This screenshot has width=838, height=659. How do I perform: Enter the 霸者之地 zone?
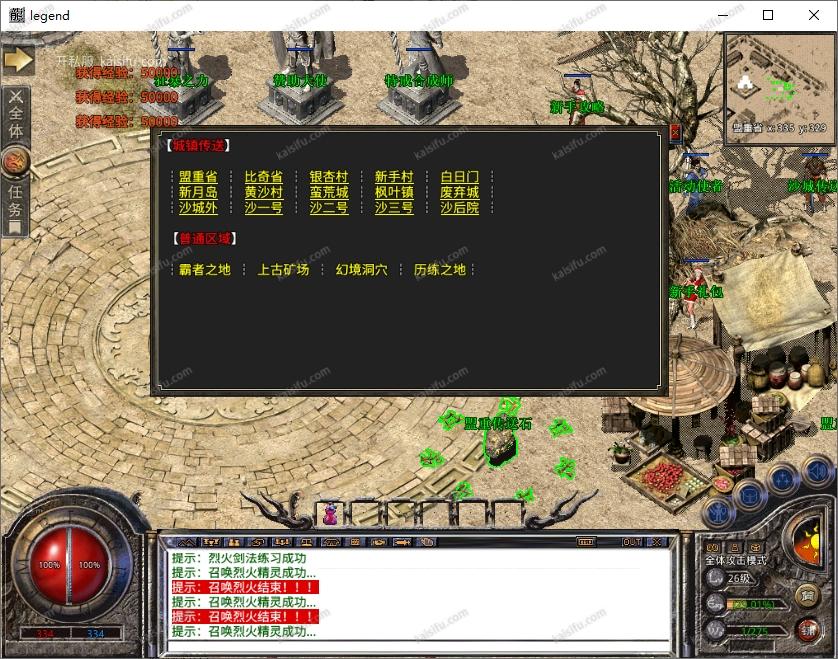(x=204, y=269)
